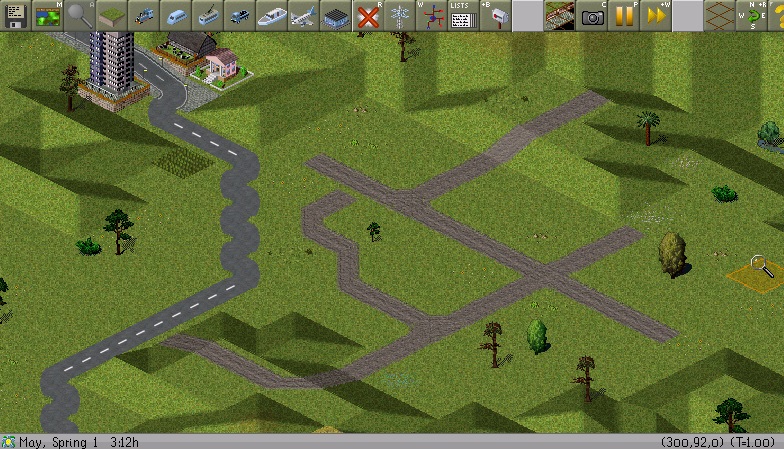Screen dimensions: 784x449
Task: Open the ship and harbour tools
Action: pyautogui.click(x=270, y=15)
